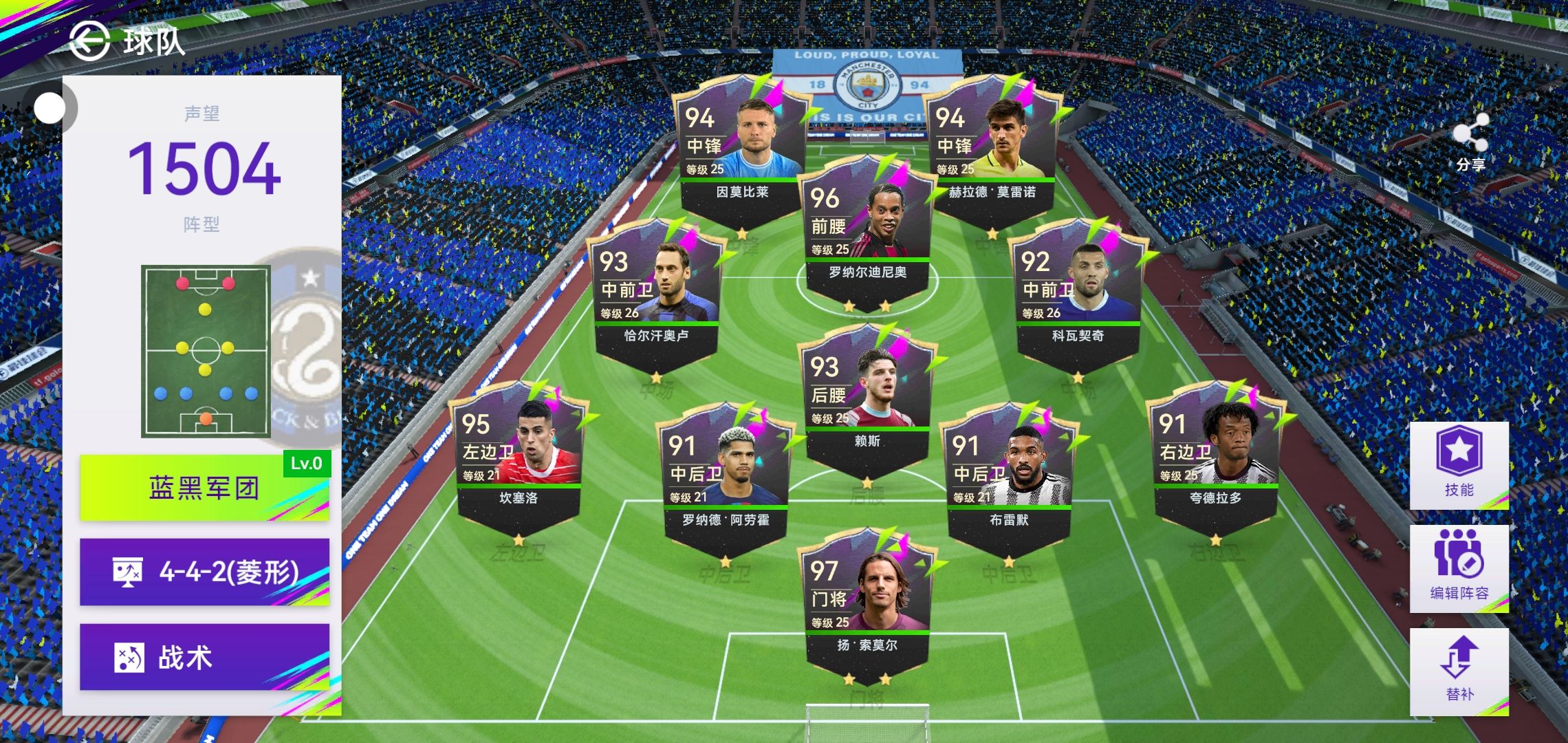Tap the 蓝黑军团 team name banner
1568x743 pixels.
(205, 487)
